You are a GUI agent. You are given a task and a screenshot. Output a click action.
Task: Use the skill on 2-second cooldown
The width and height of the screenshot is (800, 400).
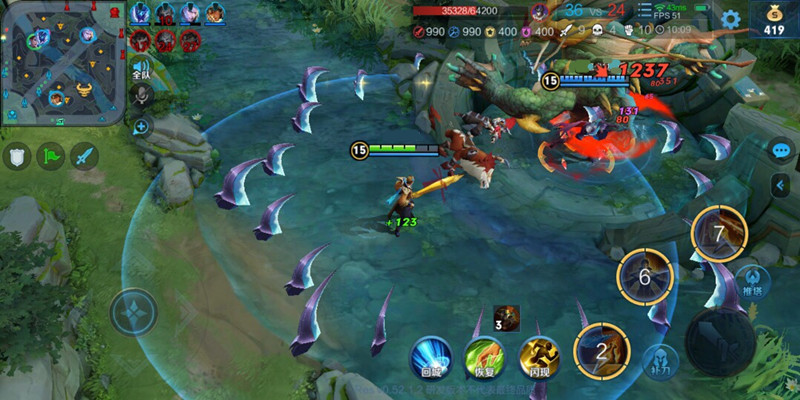coord(601,351)
